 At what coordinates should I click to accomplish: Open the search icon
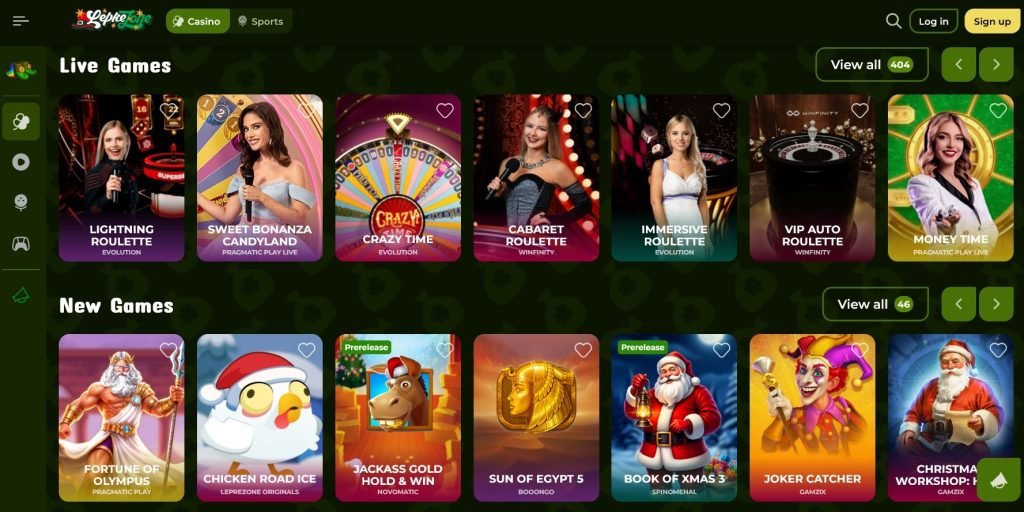click(894, 21)
